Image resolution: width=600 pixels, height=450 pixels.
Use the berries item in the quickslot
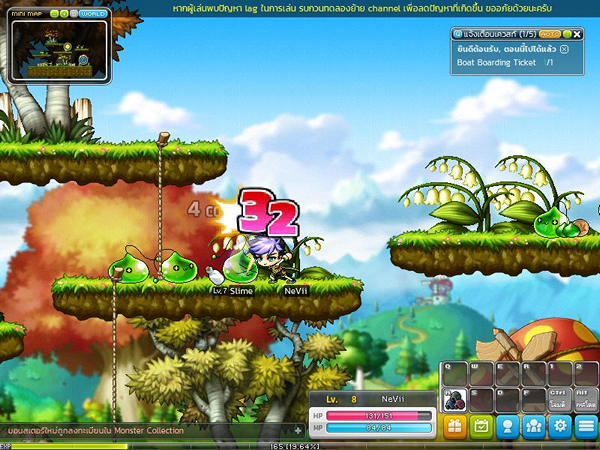pos(453,398)
